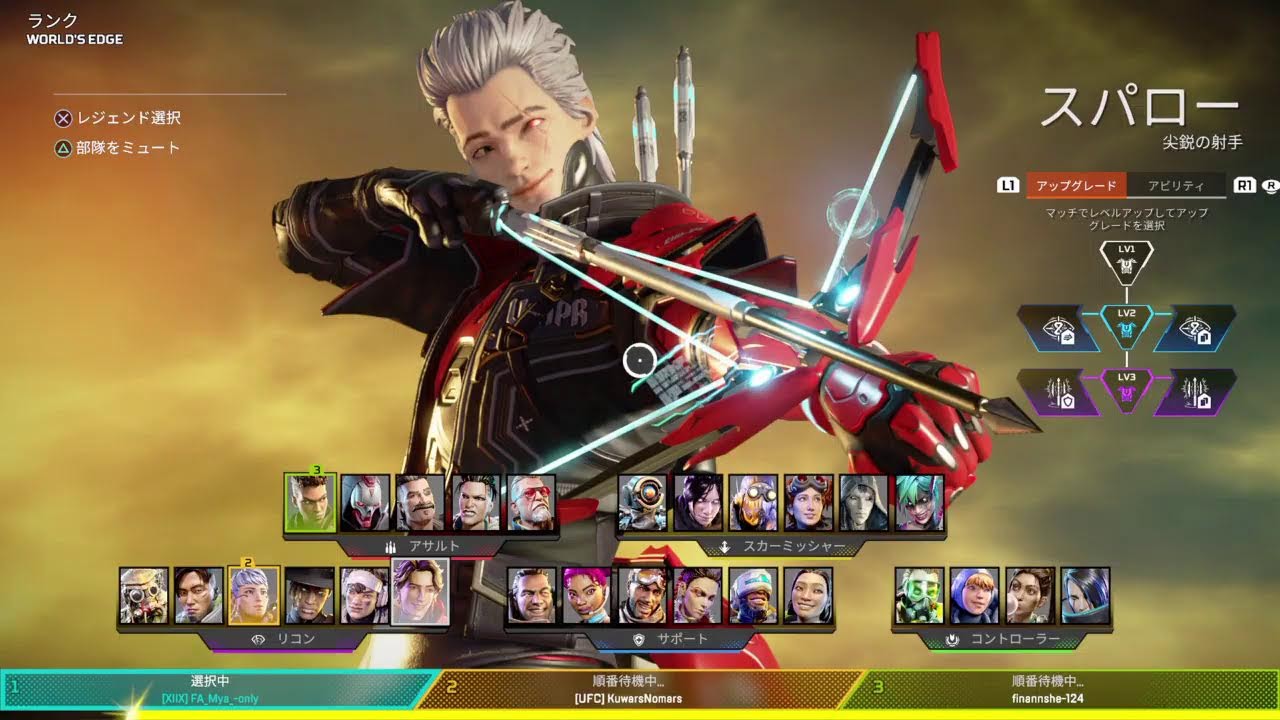Switch to the アビリティ tab

[1175, 185]
